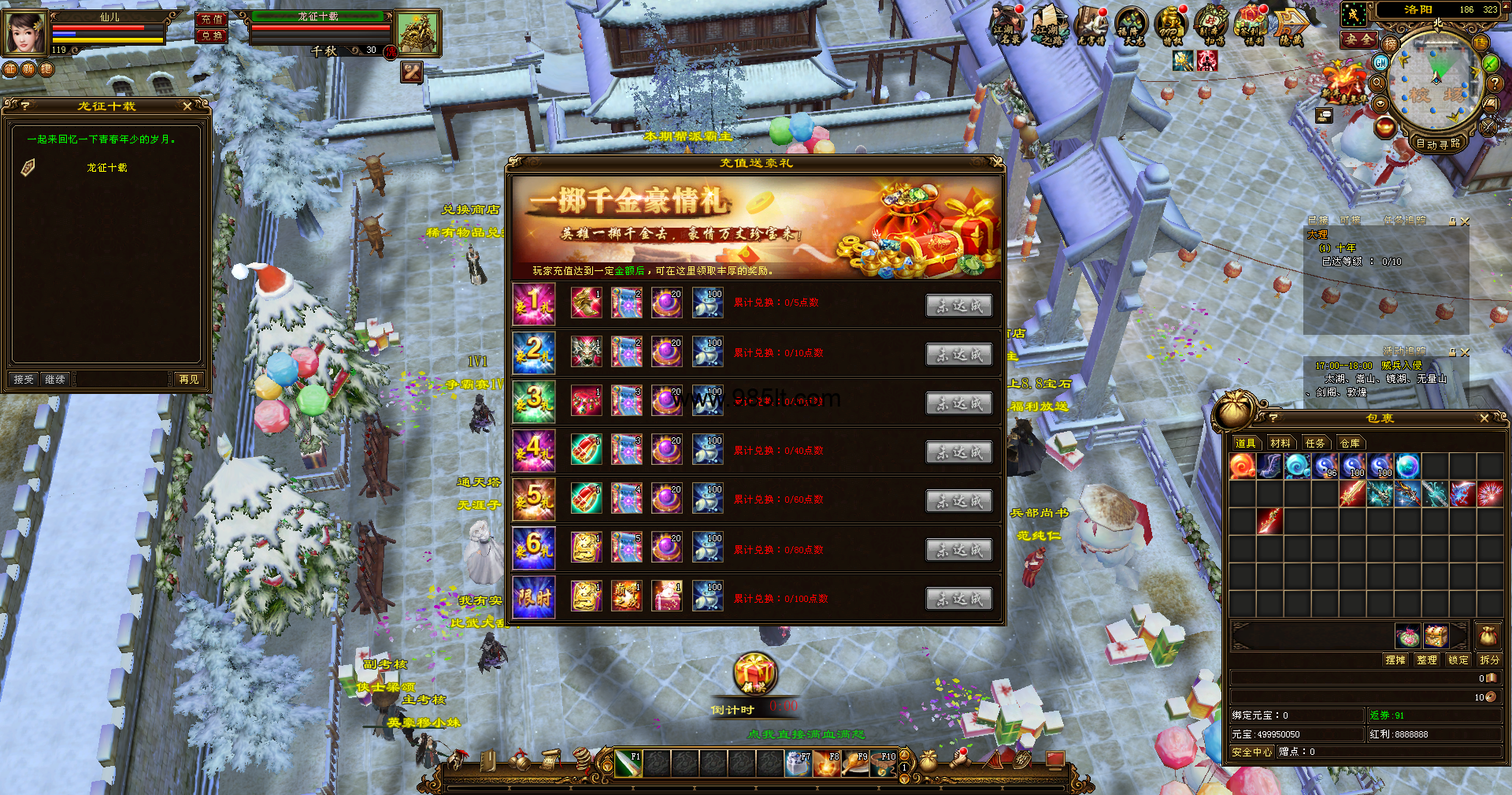Viewport: 1512px width, 795px height.
Task: Open the GM button beside minimap
Action: click(1381, 62)
